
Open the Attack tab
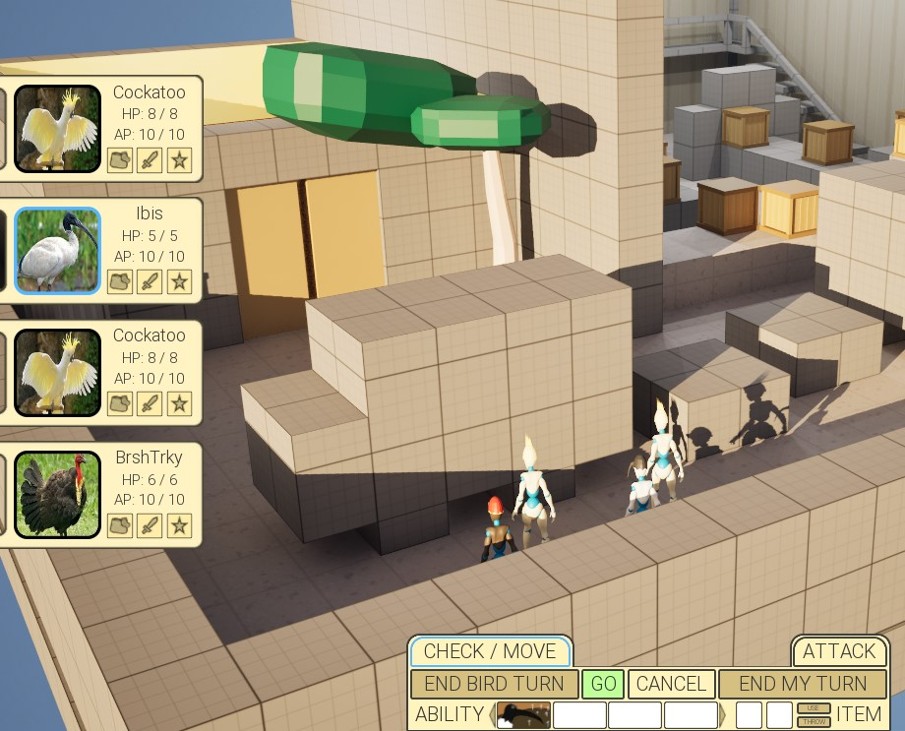839,651
